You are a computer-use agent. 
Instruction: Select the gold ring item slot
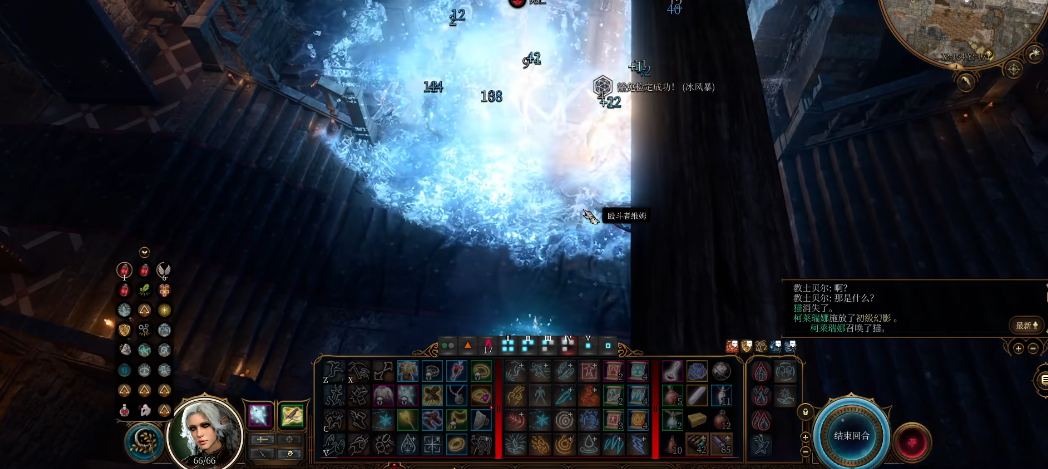(x=457, y=443)
